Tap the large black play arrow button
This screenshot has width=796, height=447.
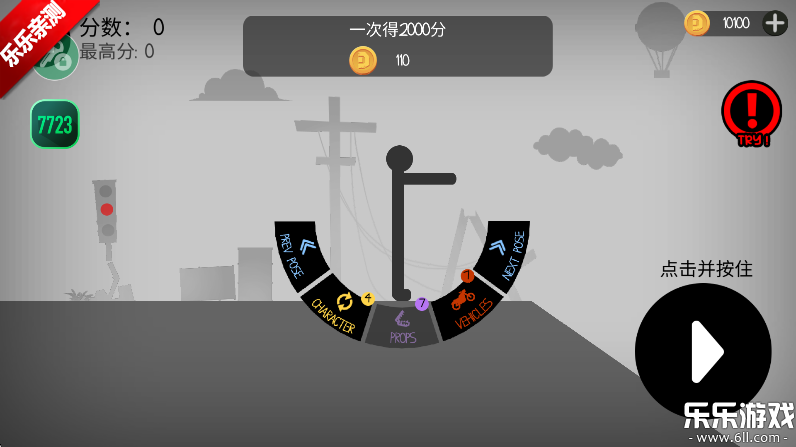coord(703,351)
